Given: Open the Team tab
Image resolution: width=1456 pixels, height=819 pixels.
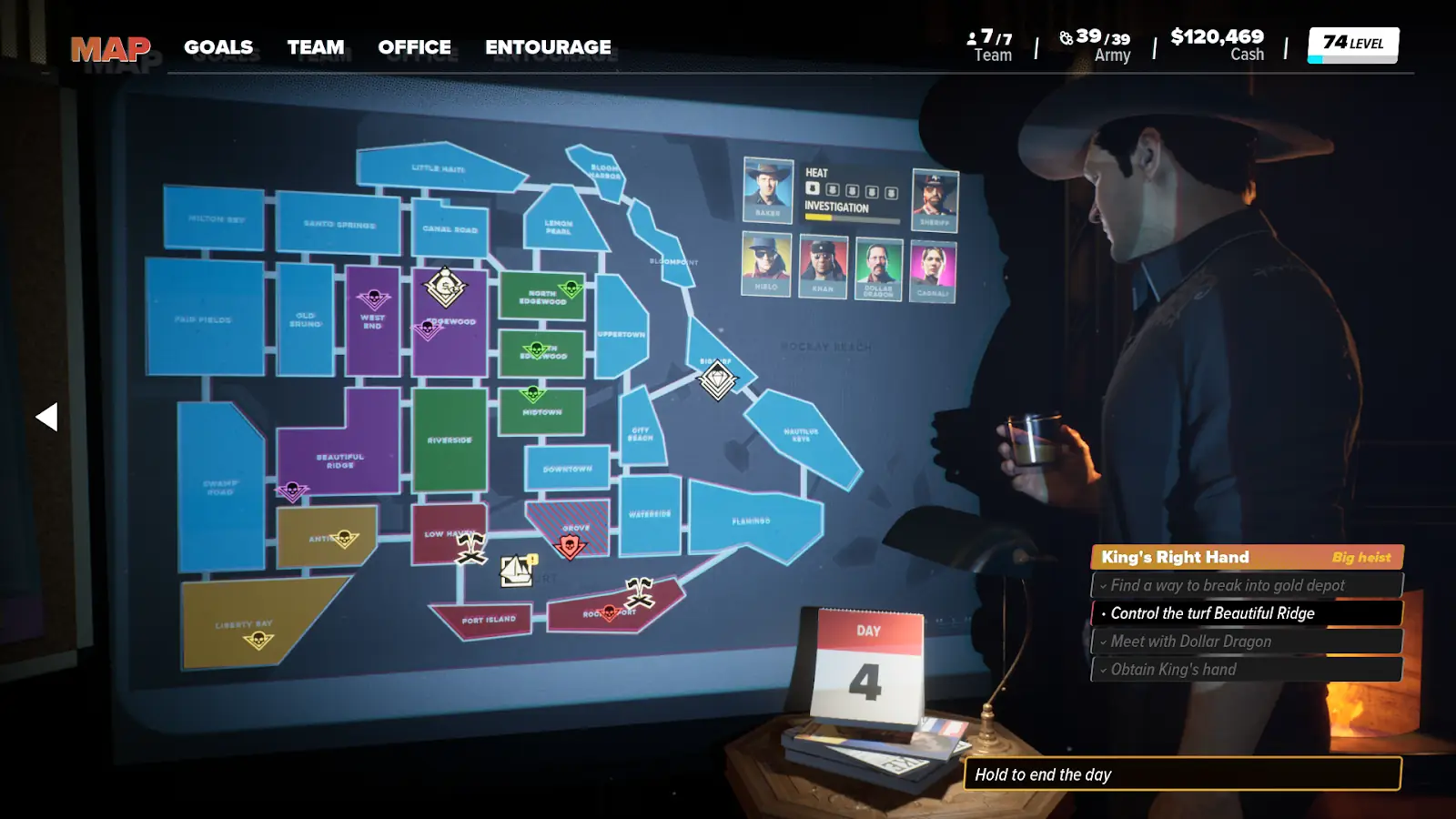Looking at the screenshot, I should tap(316, 47).
